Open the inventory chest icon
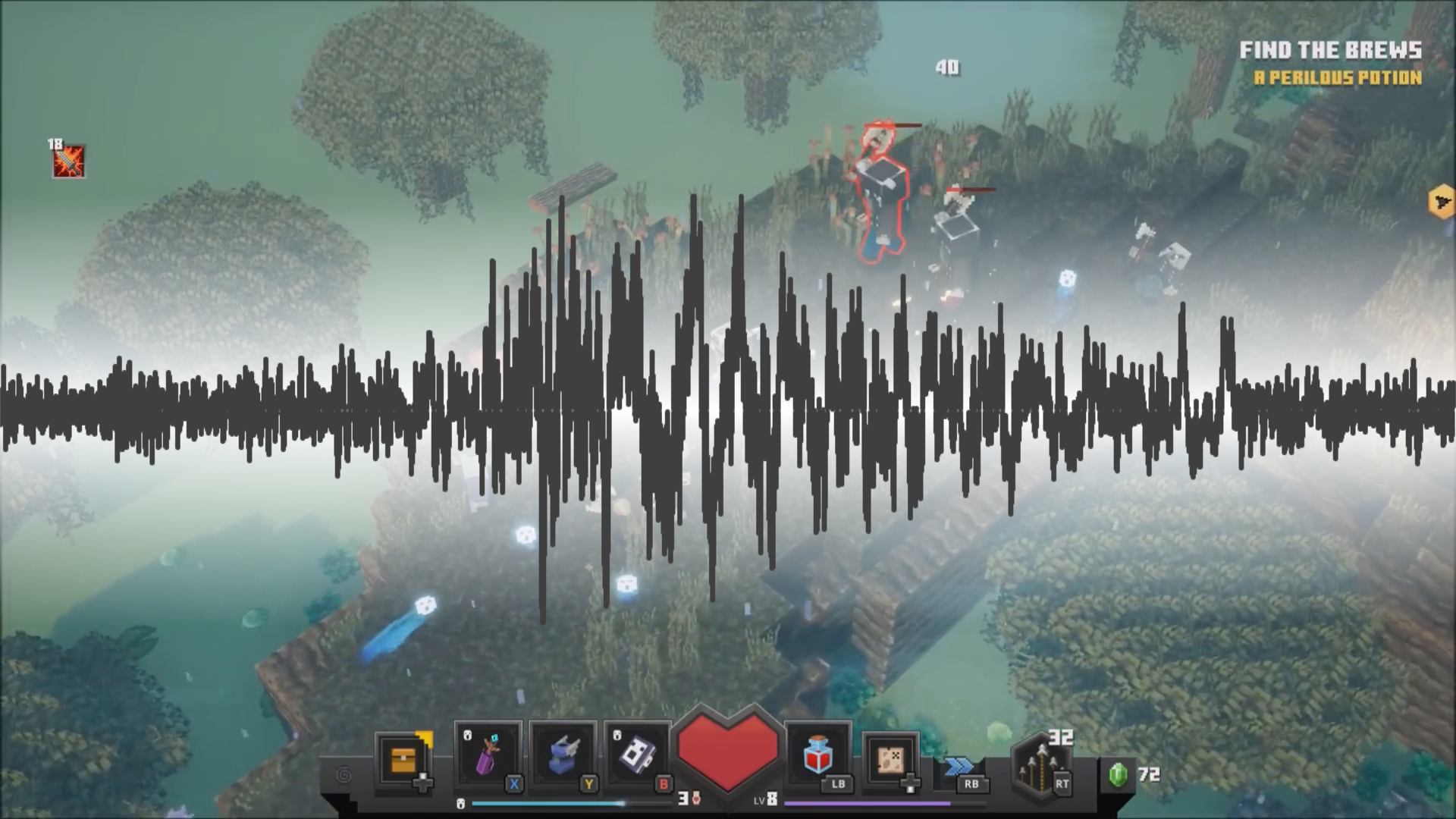 pyautogui.click(x=404, y=759)
